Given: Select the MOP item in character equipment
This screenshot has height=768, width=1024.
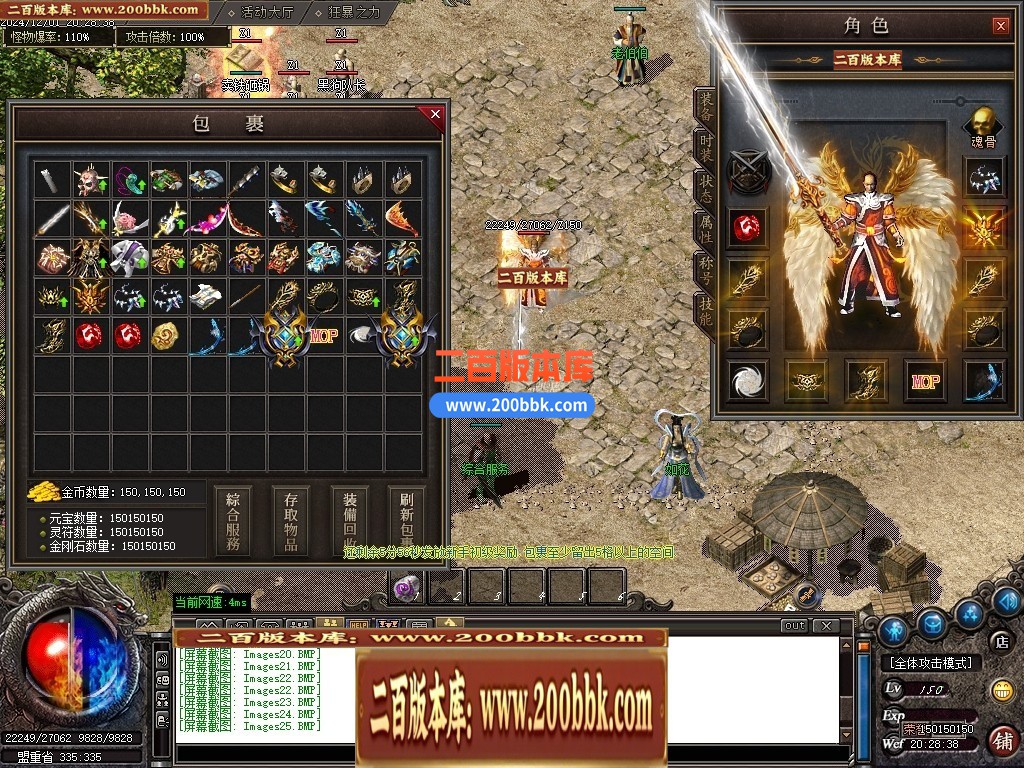Looking at the screenshot, I should [x=925, y=381].
